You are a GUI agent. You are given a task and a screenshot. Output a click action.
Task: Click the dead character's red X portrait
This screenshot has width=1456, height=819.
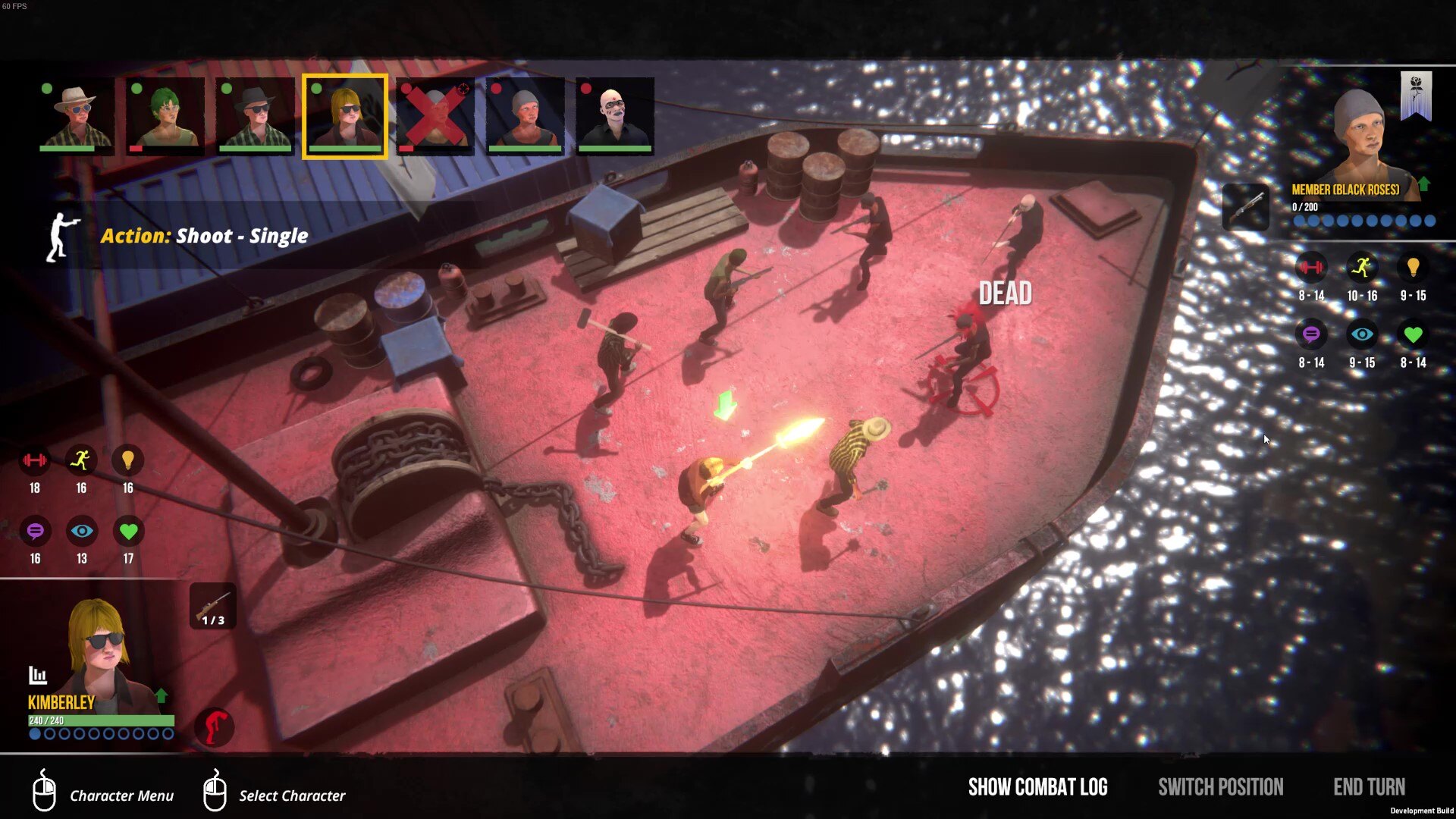pyautogui.click(x=435, y=115)
